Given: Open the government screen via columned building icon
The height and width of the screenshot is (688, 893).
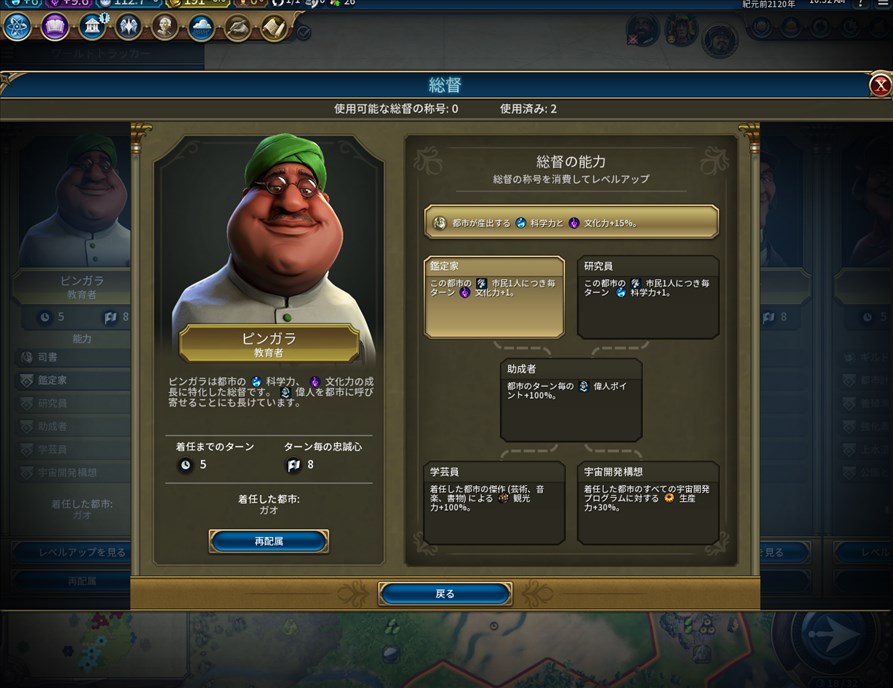Looking at the screenshot, I should pos(92,27).
